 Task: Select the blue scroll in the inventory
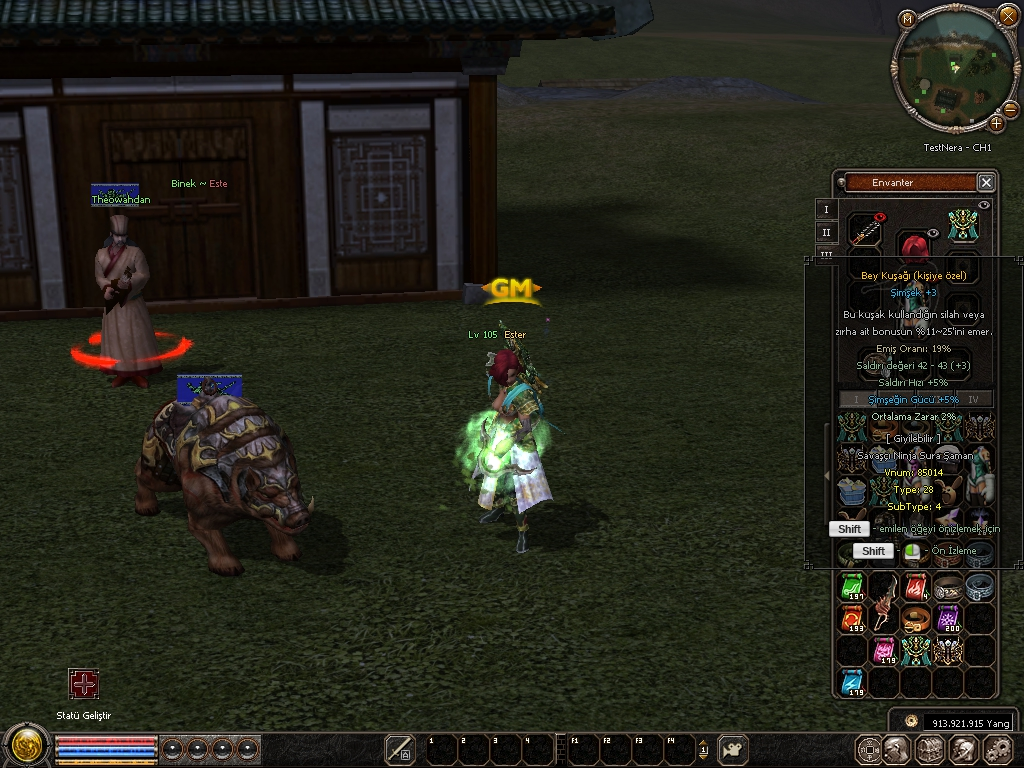[x=852, y=683]
